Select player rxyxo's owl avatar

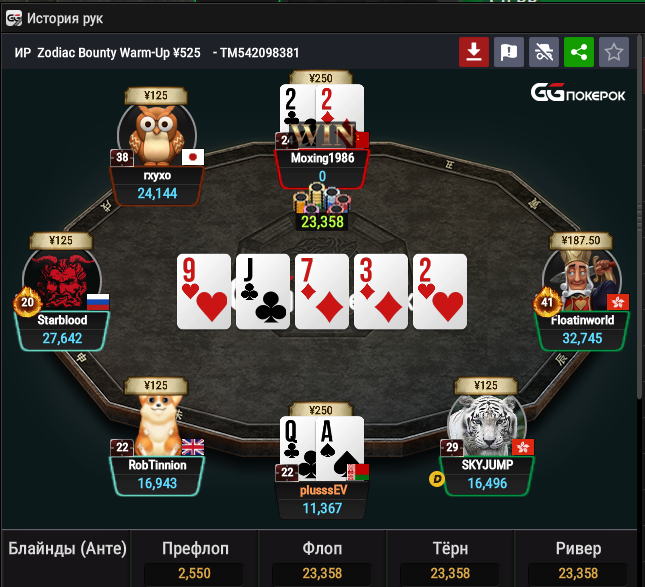156,132
